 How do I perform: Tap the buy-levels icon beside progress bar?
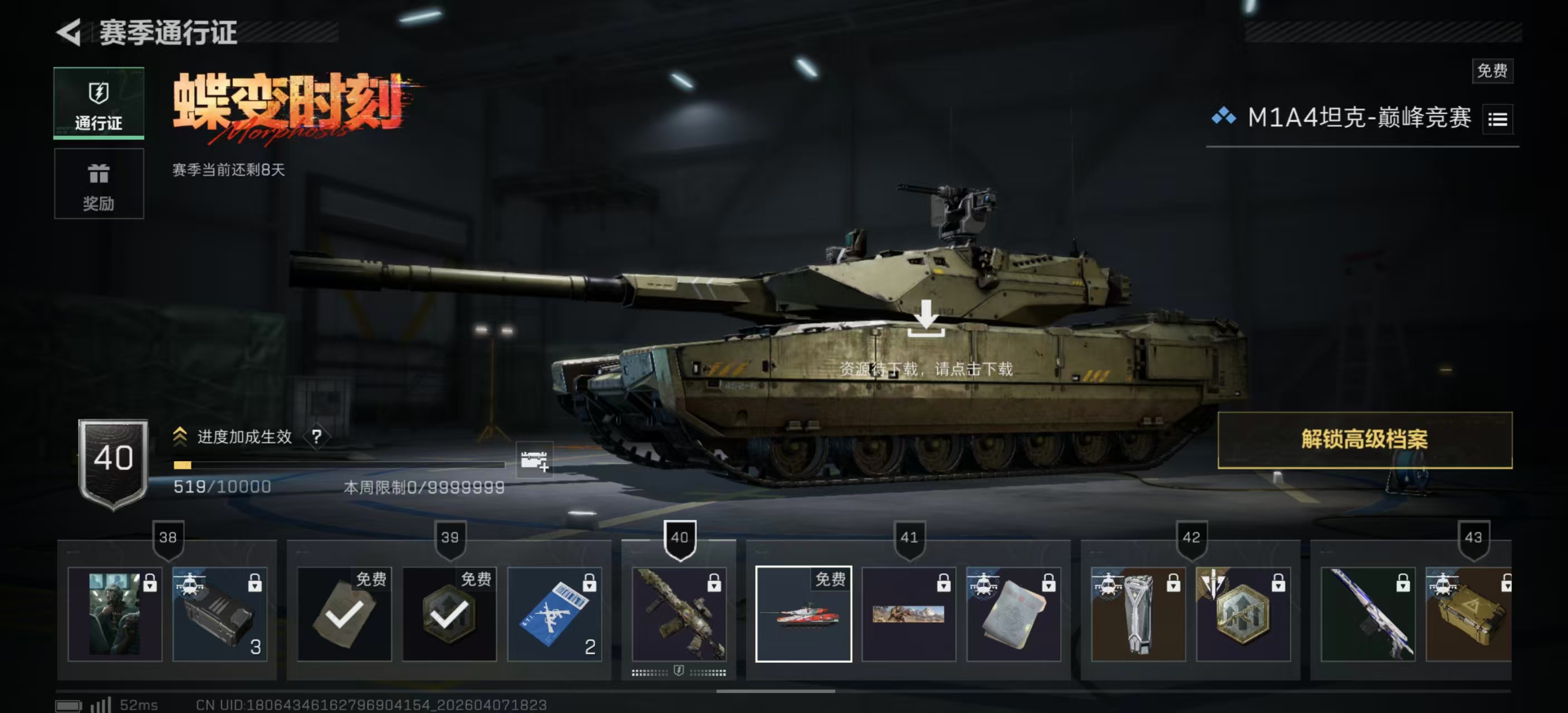(x=534, y=460)
